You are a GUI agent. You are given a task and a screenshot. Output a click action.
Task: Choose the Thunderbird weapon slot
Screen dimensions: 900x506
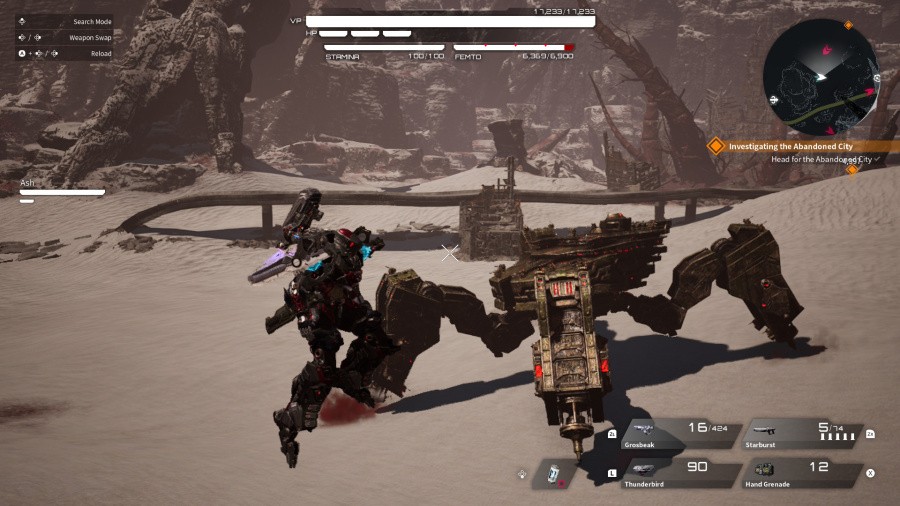(682, 471)
